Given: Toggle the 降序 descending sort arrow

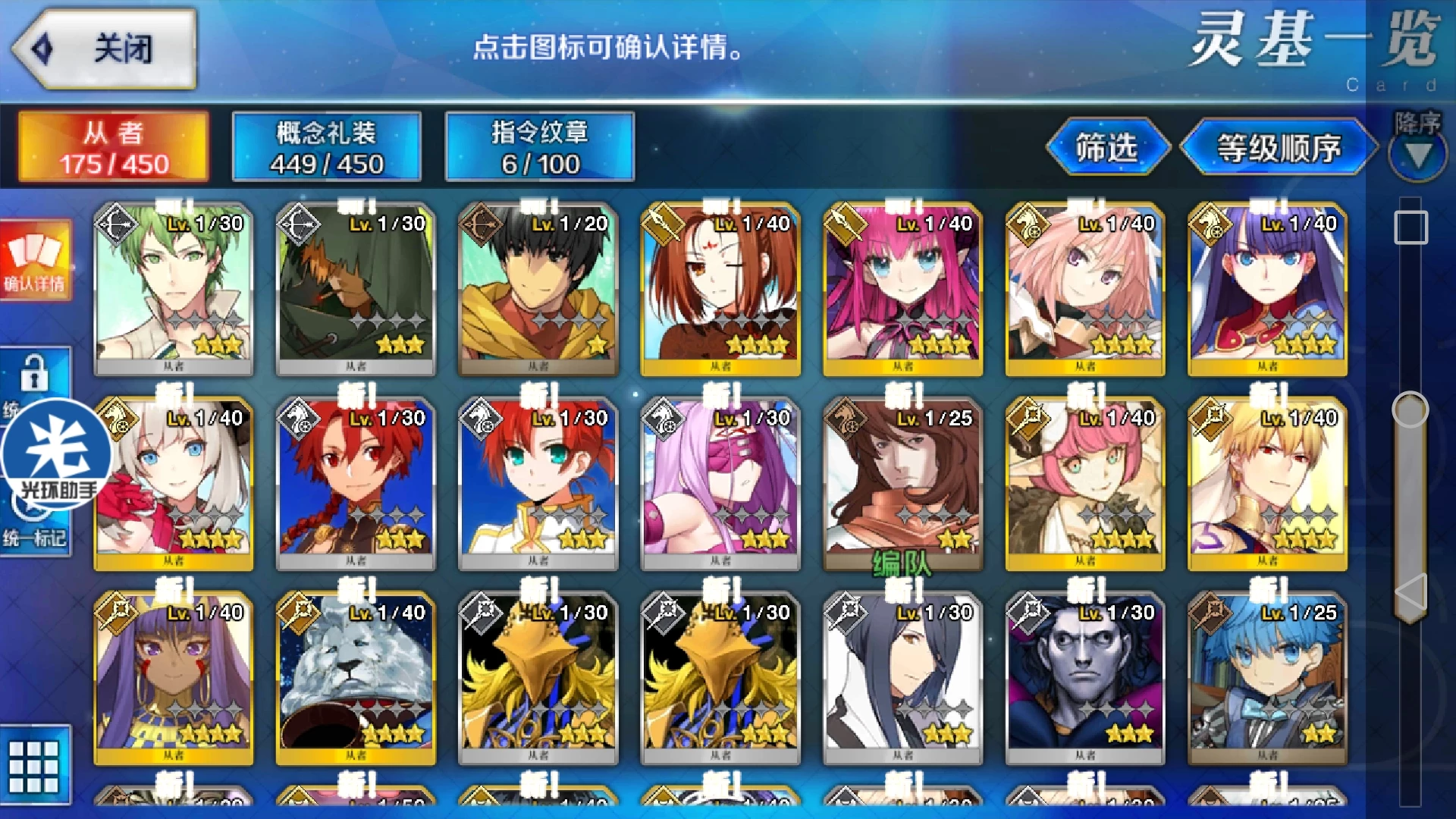Looking at the screenshot, I should coord(1417,155).
